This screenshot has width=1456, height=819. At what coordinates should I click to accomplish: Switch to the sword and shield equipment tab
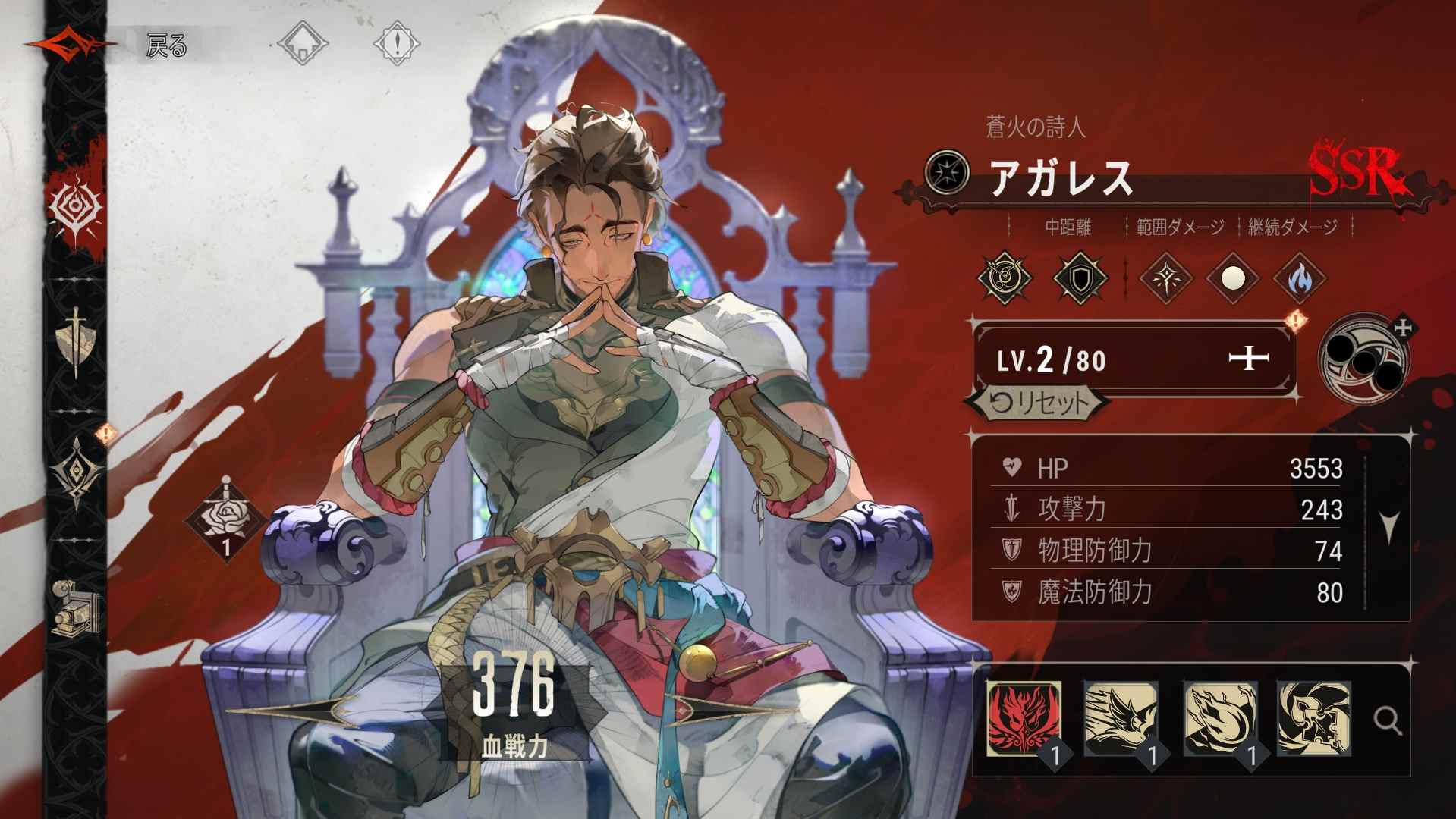(x=76, y=342)
